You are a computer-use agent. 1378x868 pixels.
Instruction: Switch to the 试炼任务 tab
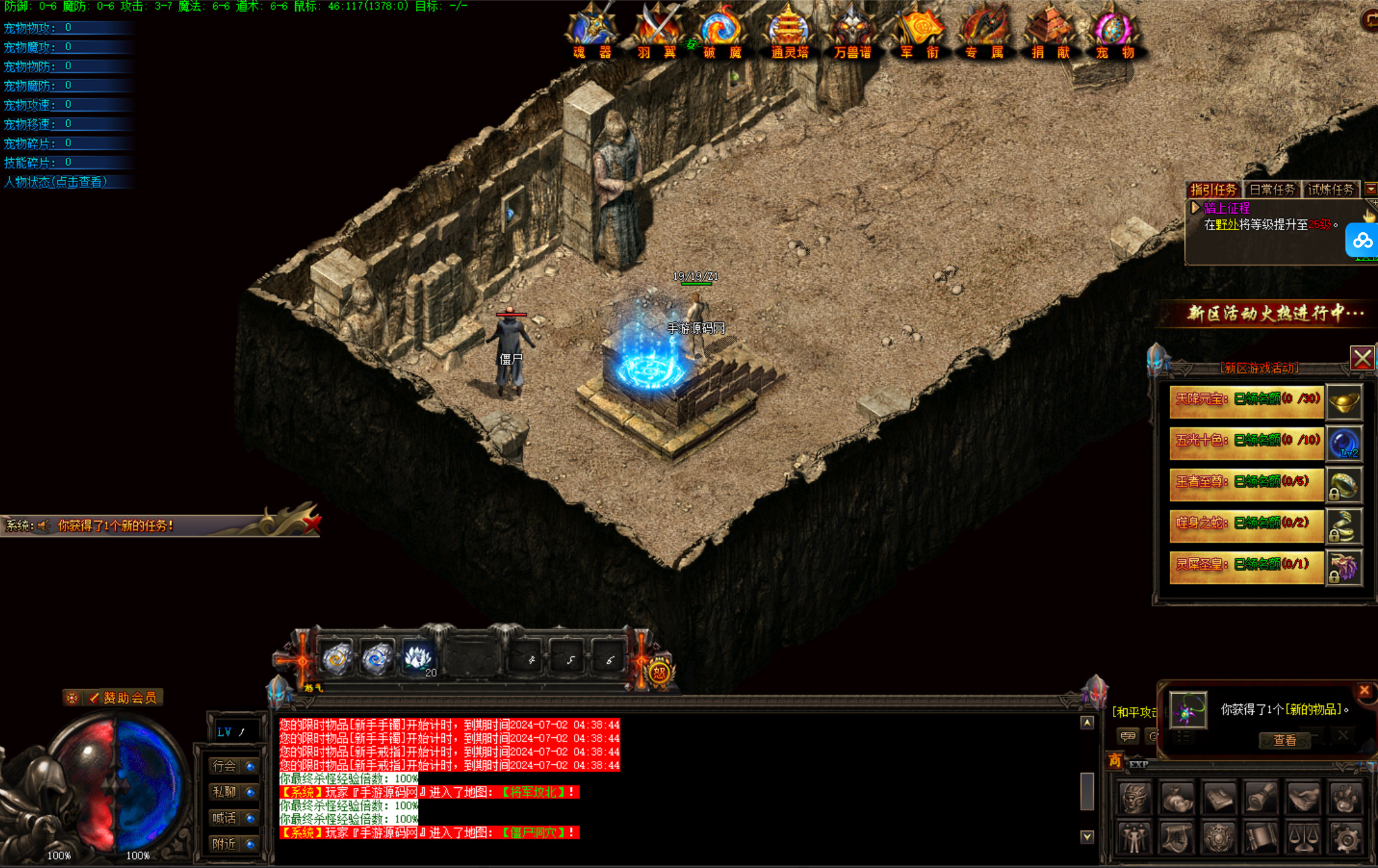pyautogui.click(x=1330, y=189)
